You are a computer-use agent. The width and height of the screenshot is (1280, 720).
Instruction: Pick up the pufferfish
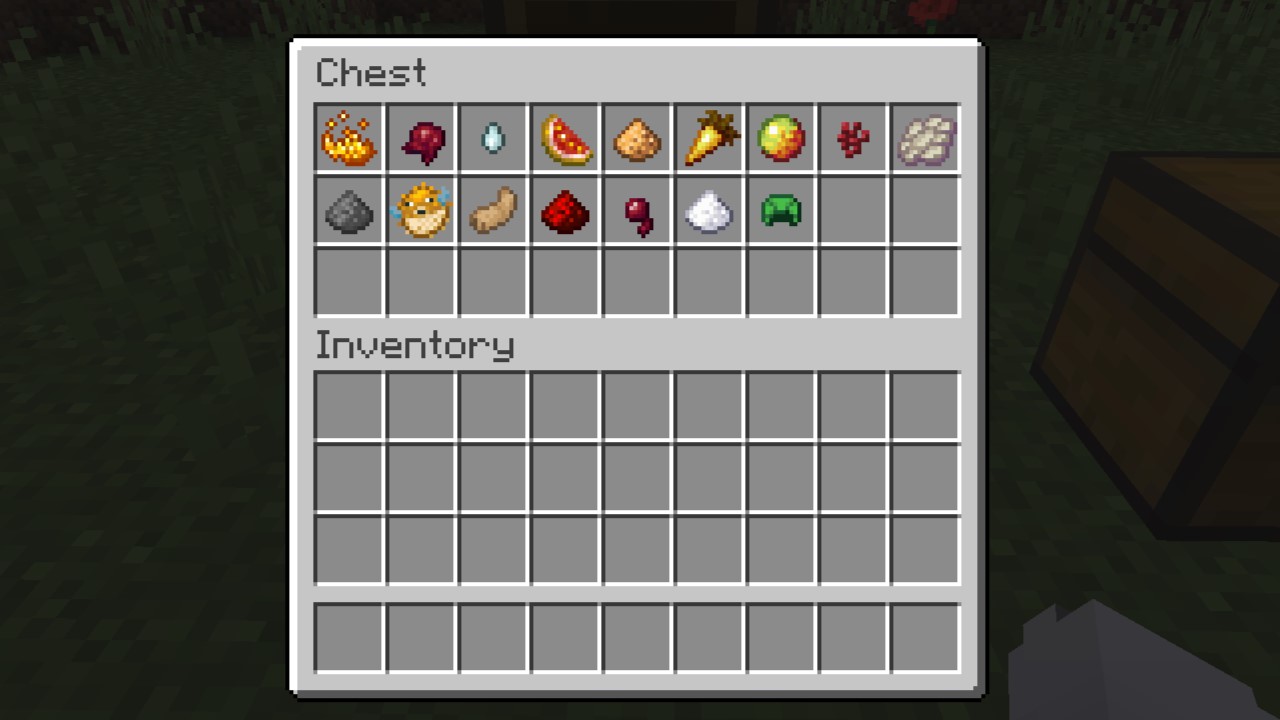pos(420,211)
